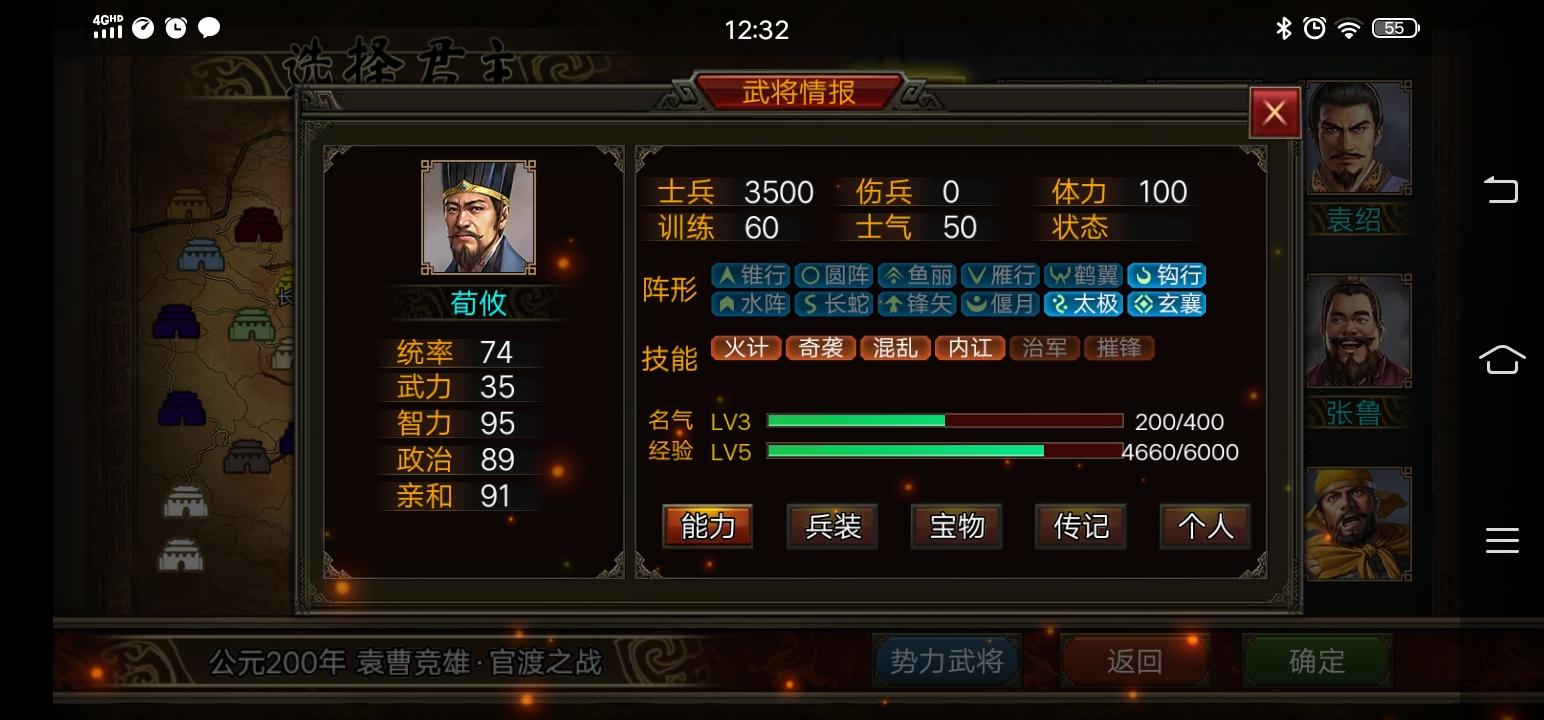Click the 返回 return button
Viewport: 1544px width, 720px height.
pyautogui.click(x=1135, y=661)
